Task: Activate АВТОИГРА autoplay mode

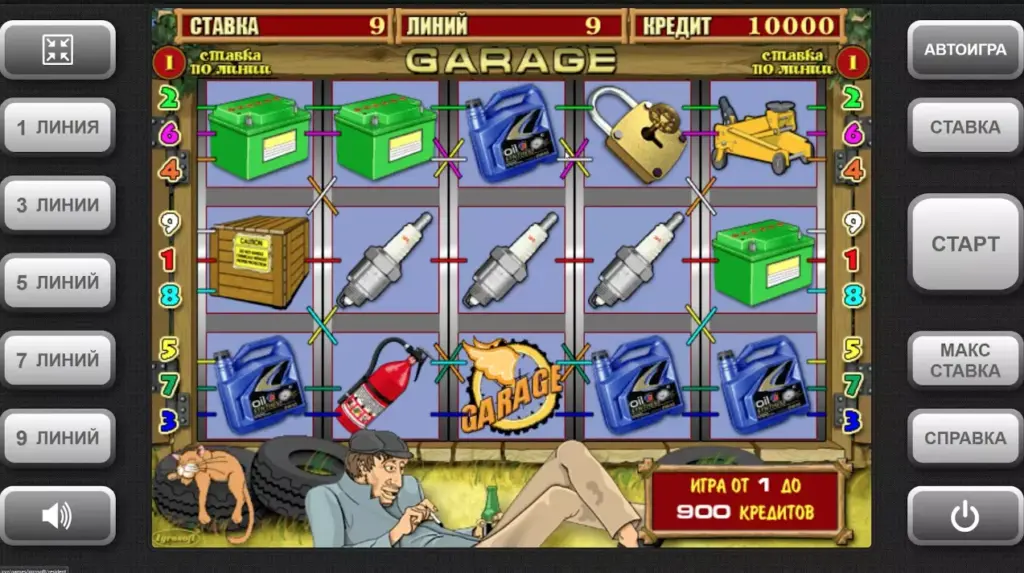Action: coord(964,49)
